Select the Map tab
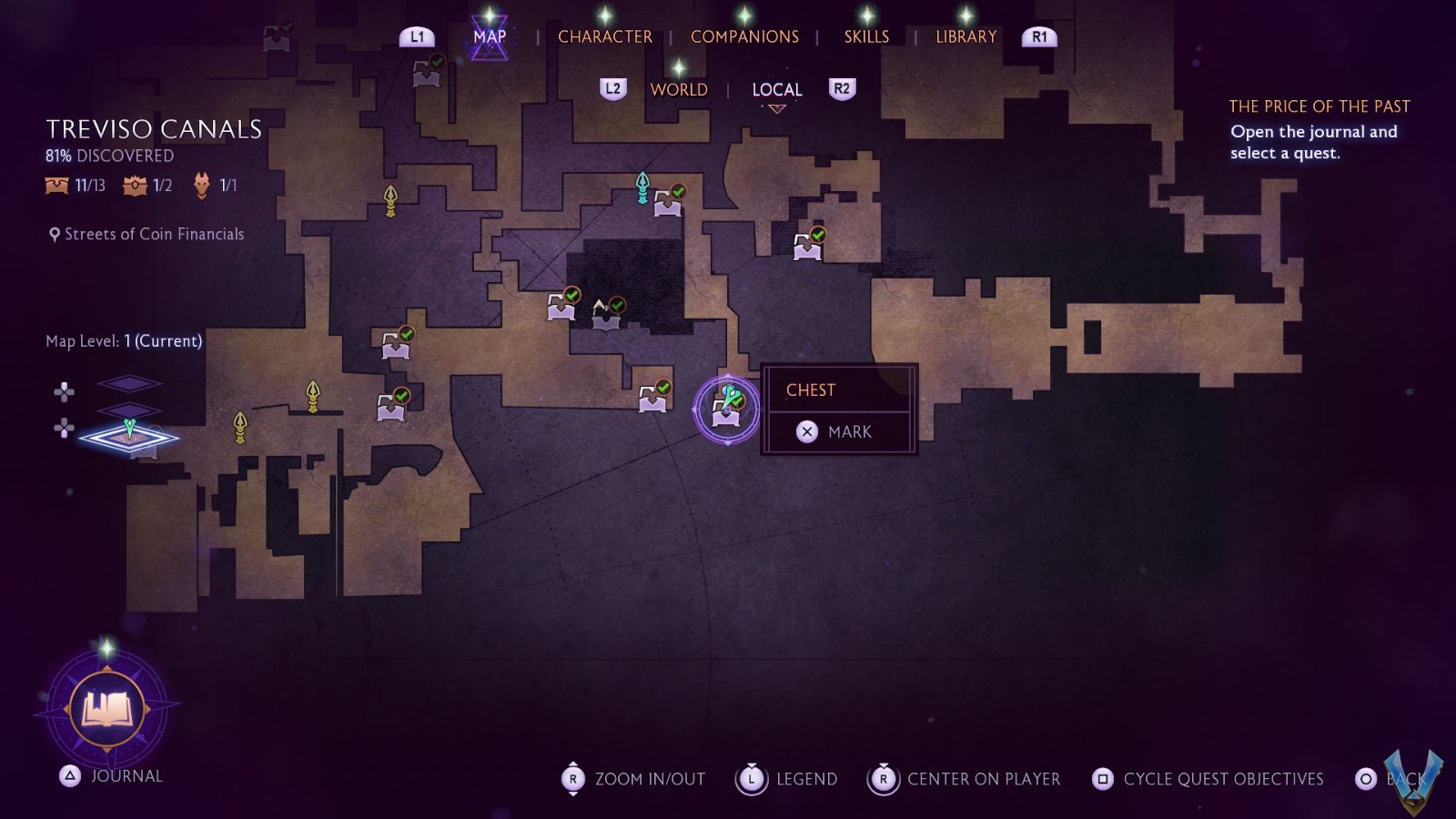 489,36
